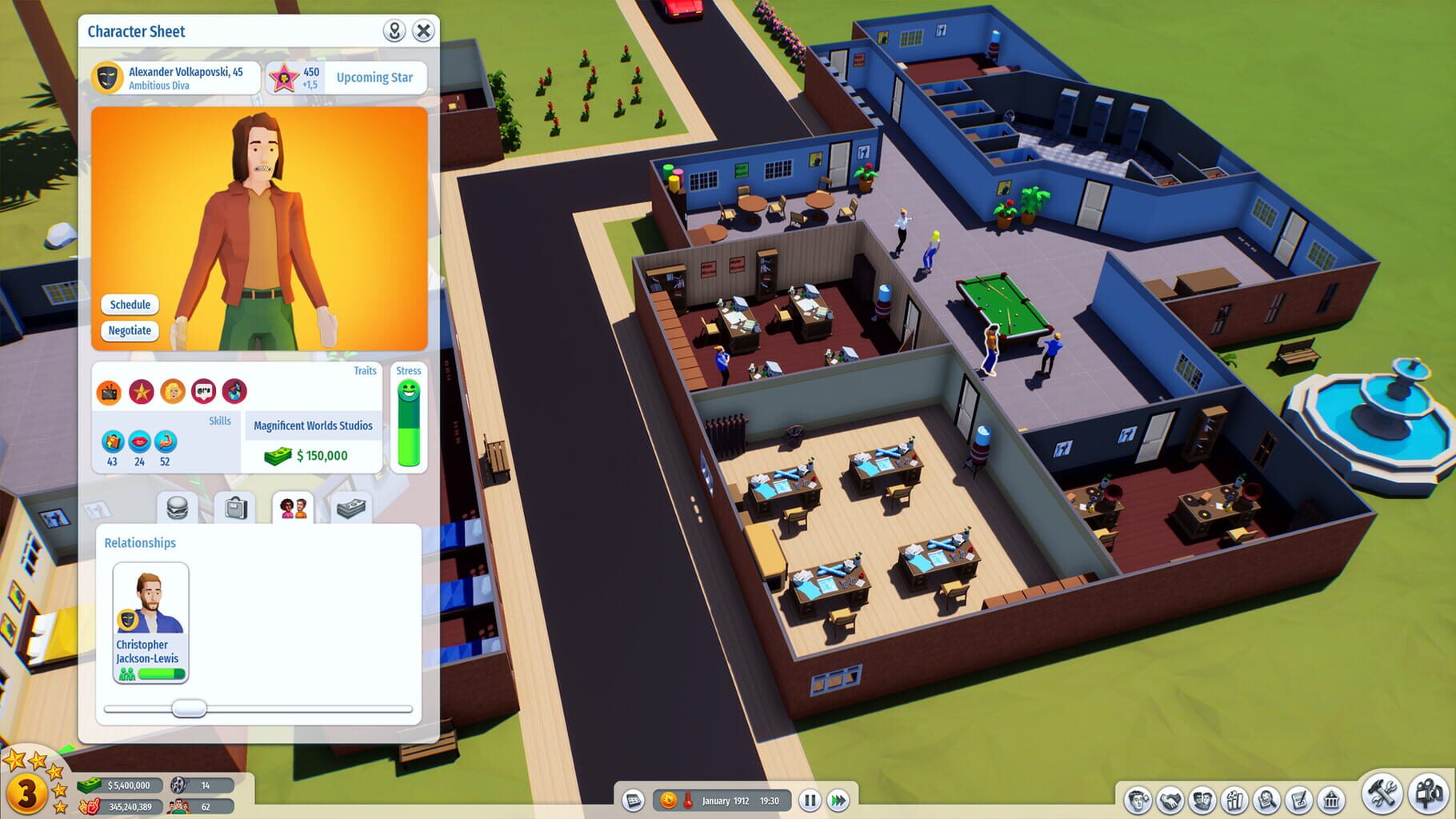The image size is (1456, 819).
Task: Click the person locator icon beside the close button
Action: click(395, 31)
